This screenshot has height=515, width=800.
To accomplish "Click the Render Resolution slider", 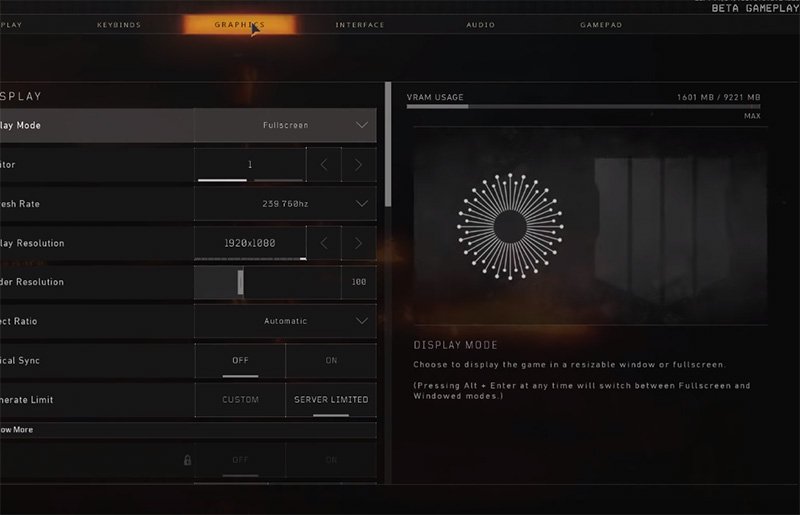I will pyautogui.click(x=266, y=282).
